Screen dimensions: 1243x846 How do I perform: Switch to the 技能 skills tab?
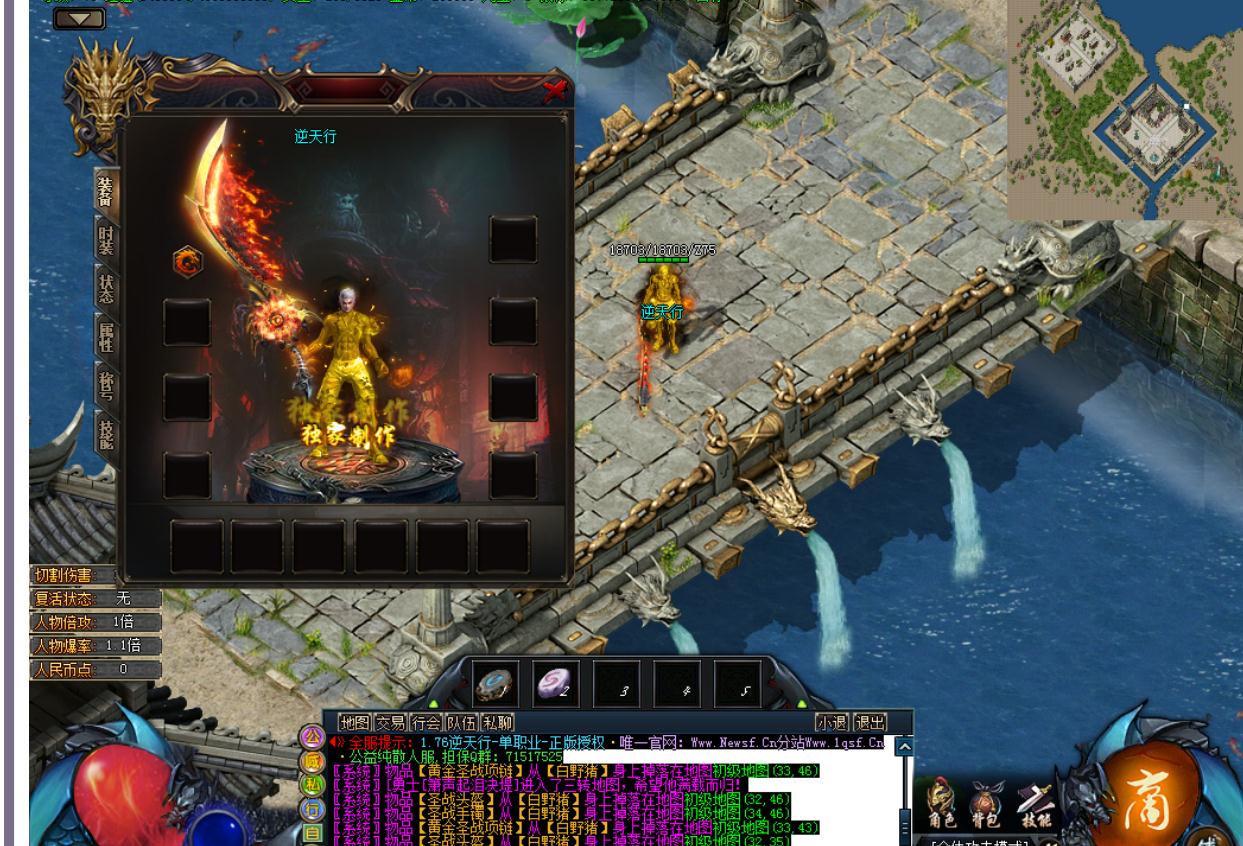point(106,432)
